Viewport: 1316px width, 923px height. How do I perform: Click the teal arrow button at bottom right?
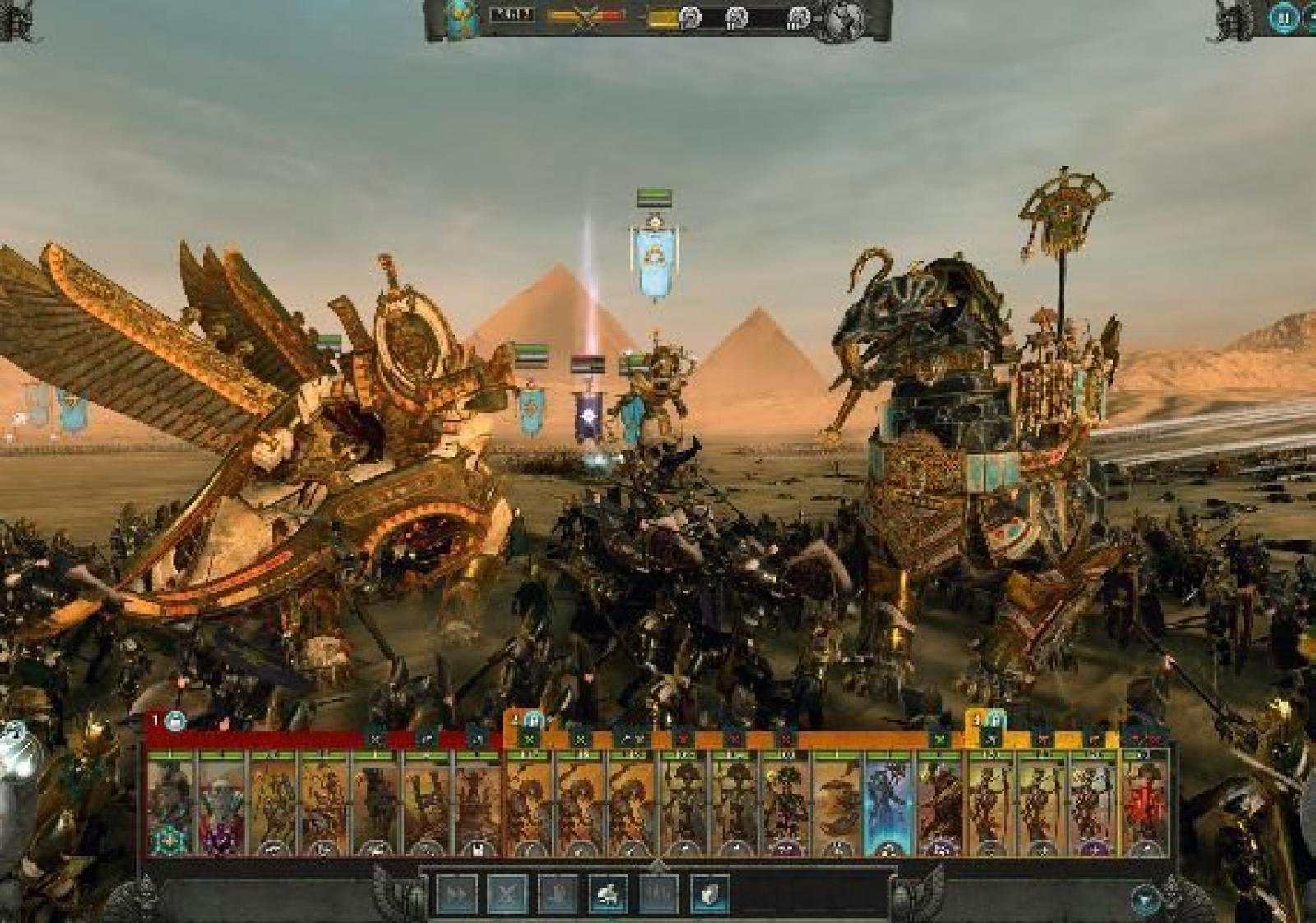(x=1147, y=899)
